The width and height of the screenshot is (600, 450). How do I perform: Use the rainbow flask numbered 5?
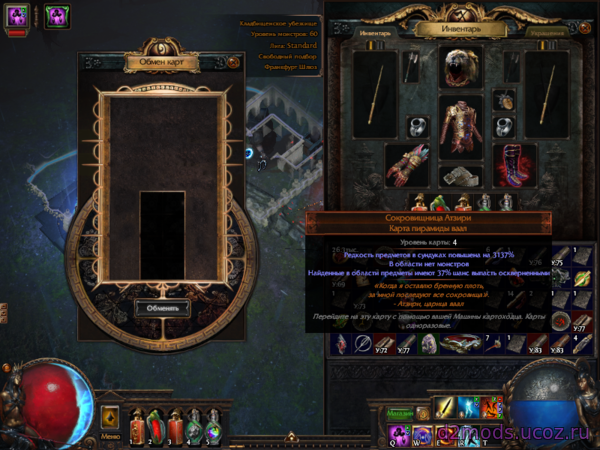[x=212, y=428]
